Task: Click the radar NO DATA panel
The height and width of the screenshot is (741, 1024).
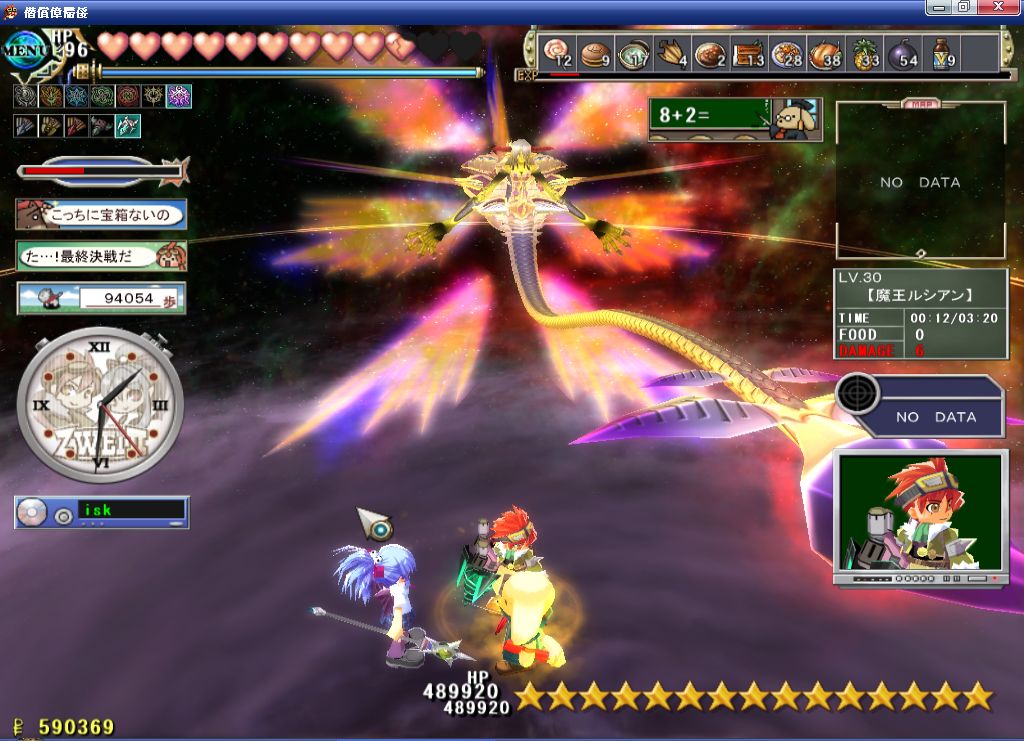Action: pos(920,406)
